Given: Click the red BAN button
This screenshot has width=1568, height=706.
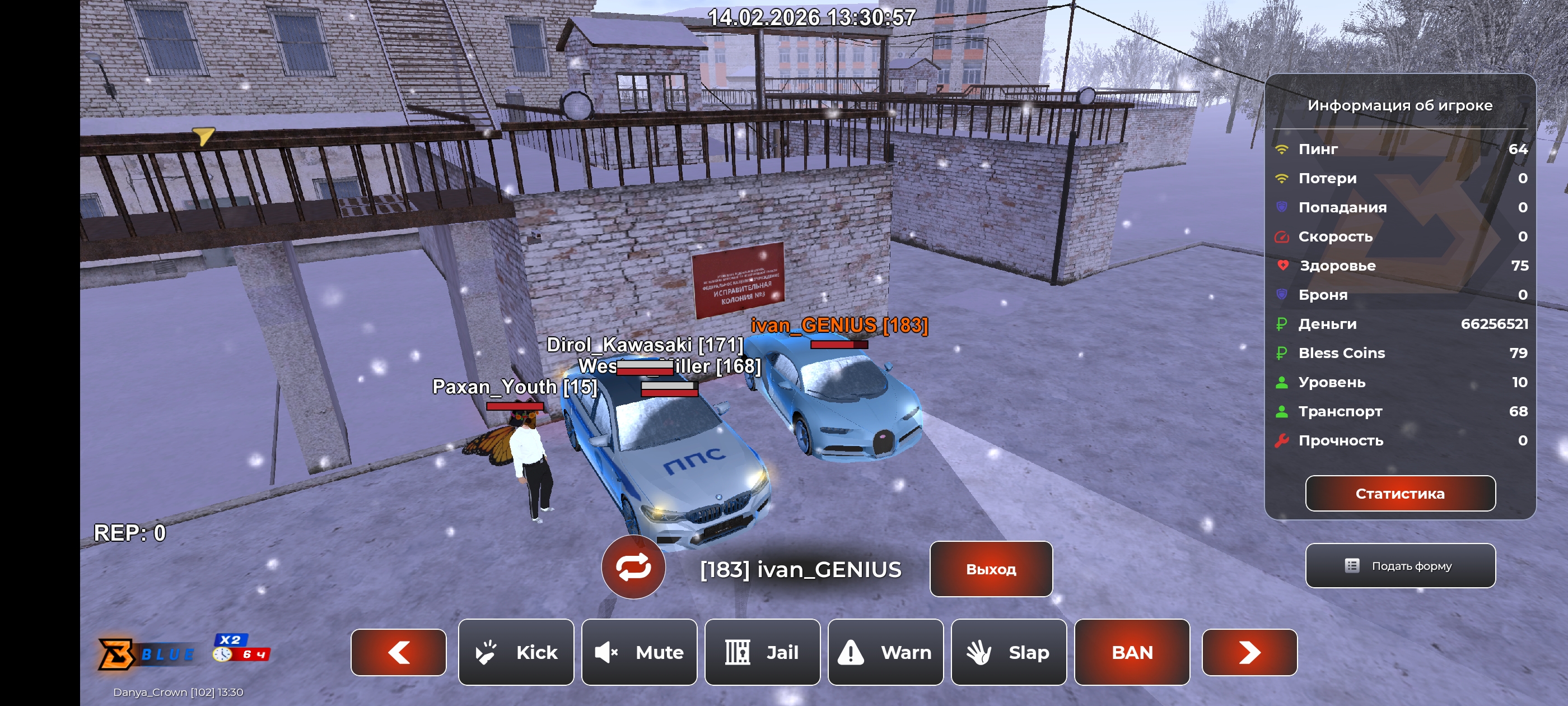Looking at the screenshot, I should tap(1132, 652).
